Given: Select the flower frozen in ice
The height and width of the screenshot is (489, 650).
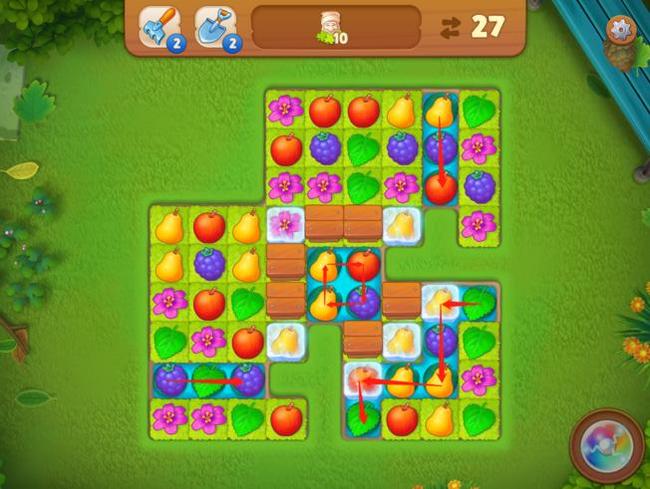Looking at the screenshot, I should point(286,225).
